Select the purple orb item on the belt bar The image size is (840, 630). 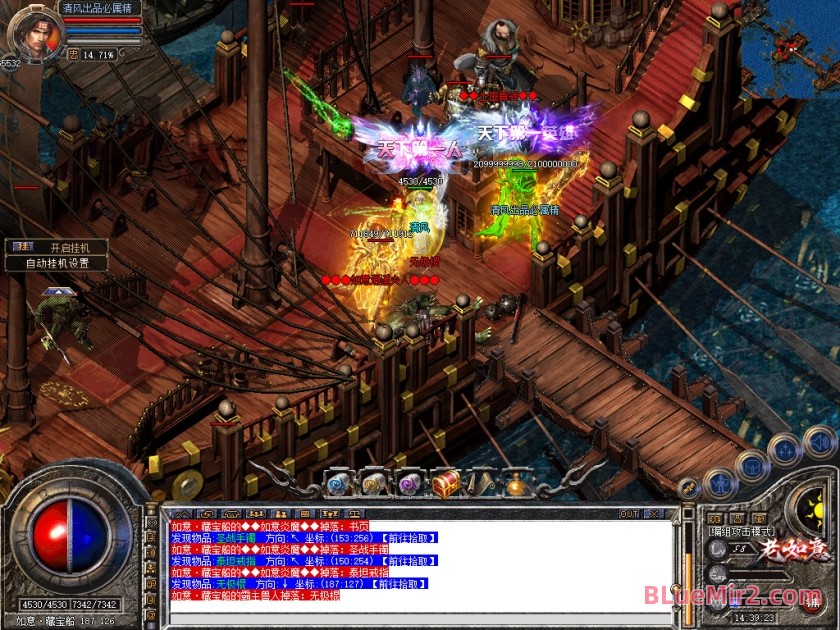pyautogui.click(x=409, y=484)
